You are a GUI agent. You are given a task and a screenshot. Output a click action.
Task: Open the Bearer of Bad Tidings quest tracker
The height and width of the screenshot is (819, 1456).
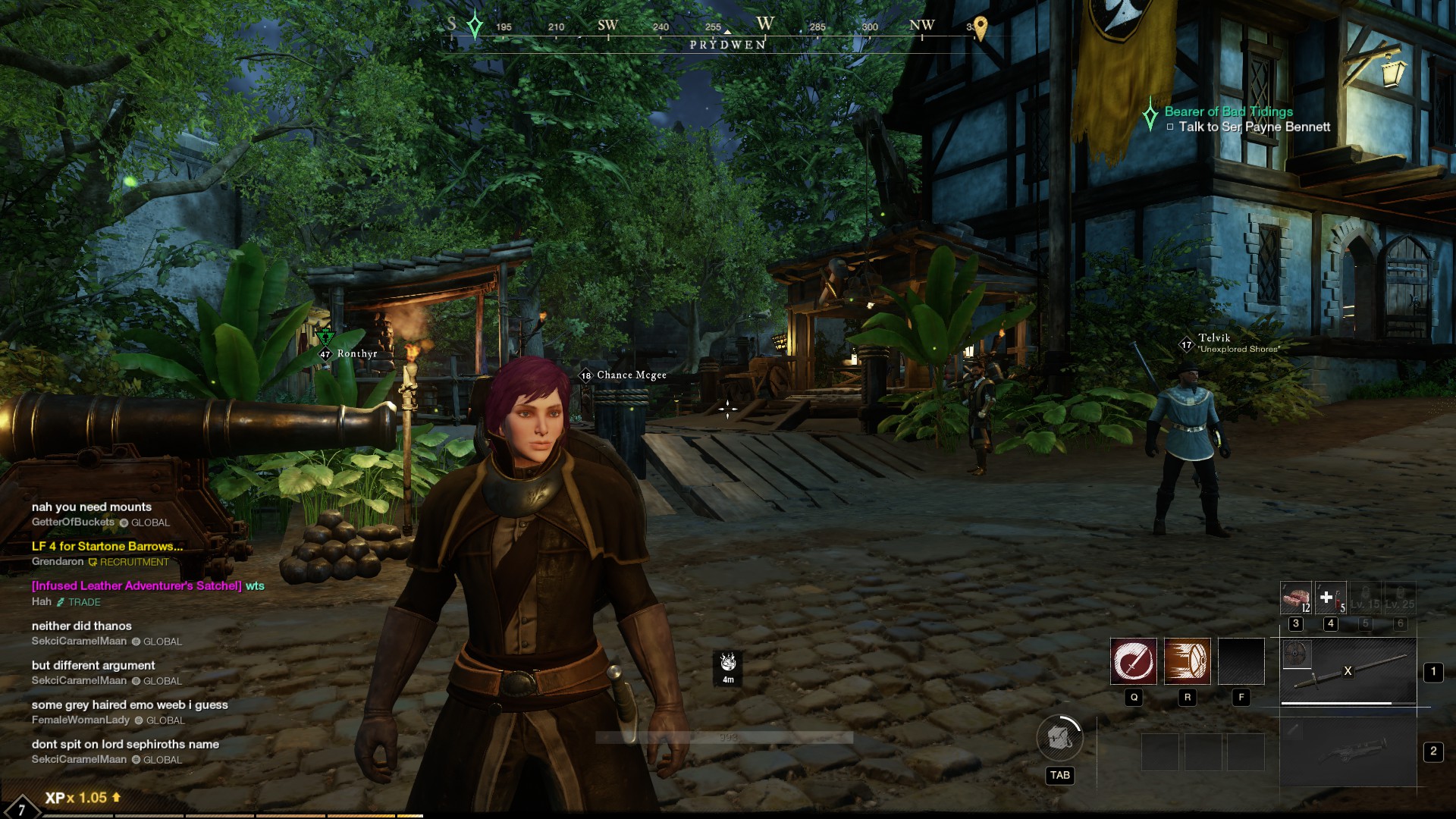(1228, 111)
